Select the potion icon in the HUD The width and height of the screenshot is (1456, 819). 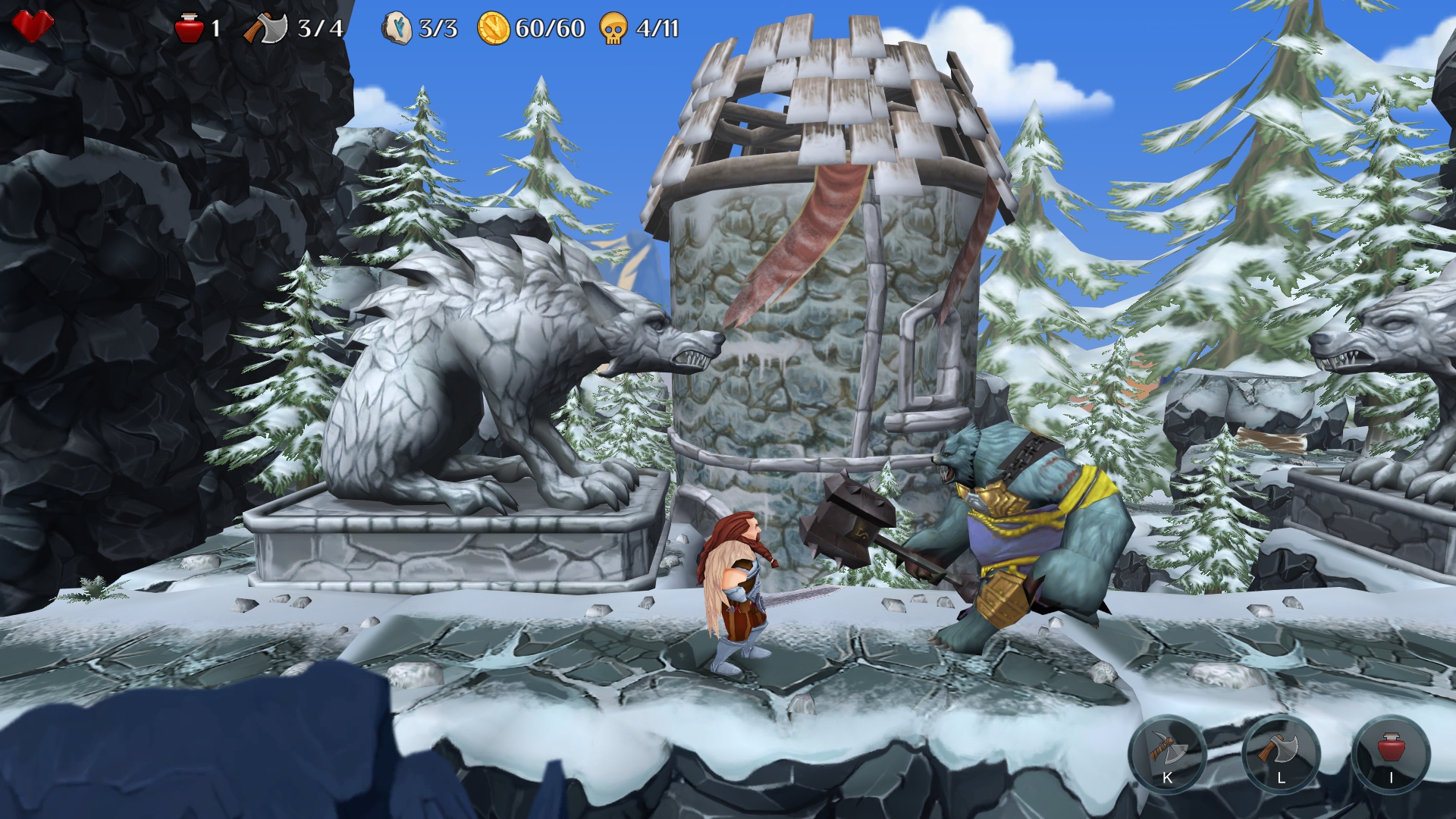coord(187,29)
